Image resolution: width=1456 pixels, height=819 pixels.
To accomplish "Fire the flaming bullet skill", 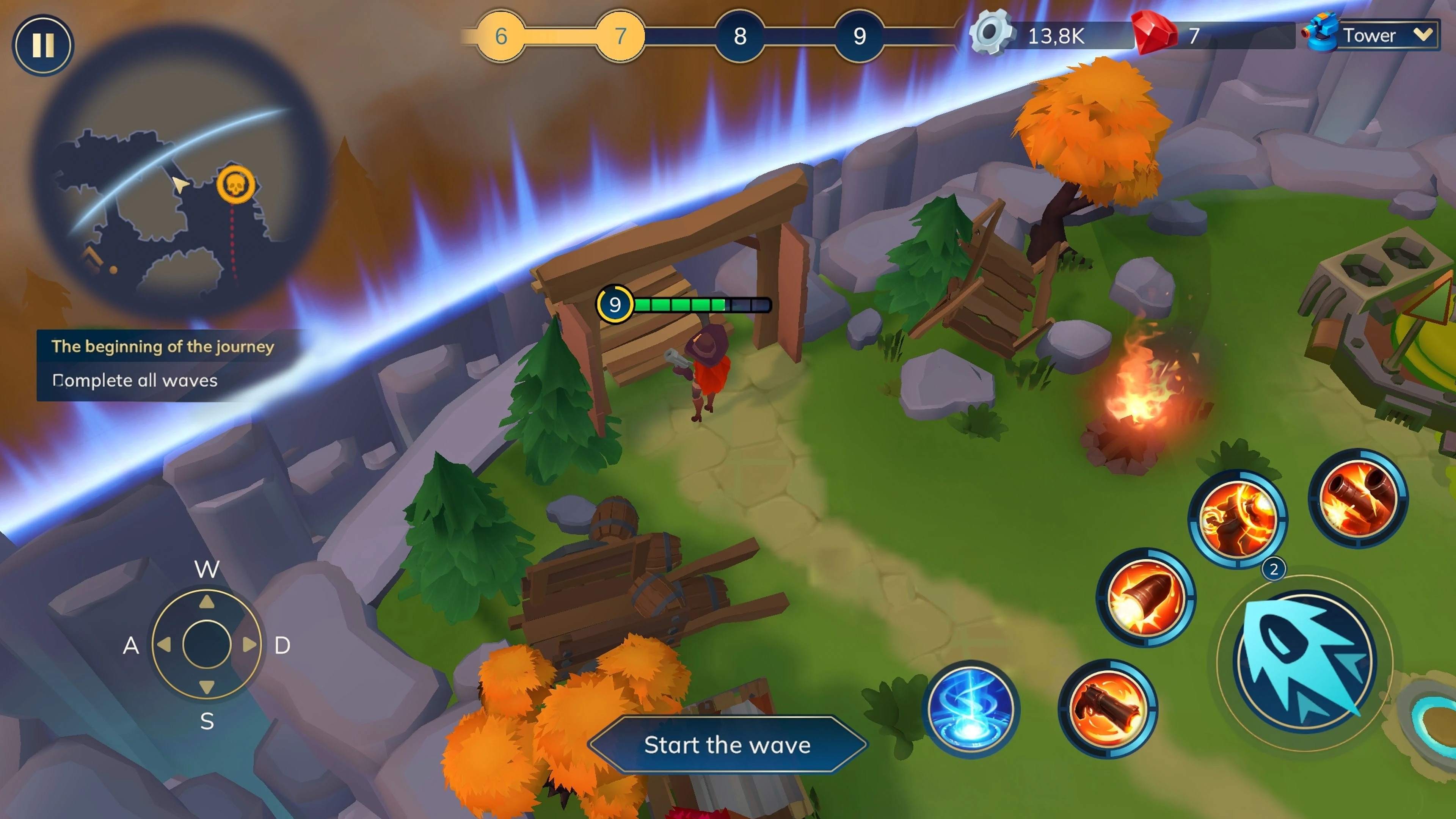I will (1146, 598).
